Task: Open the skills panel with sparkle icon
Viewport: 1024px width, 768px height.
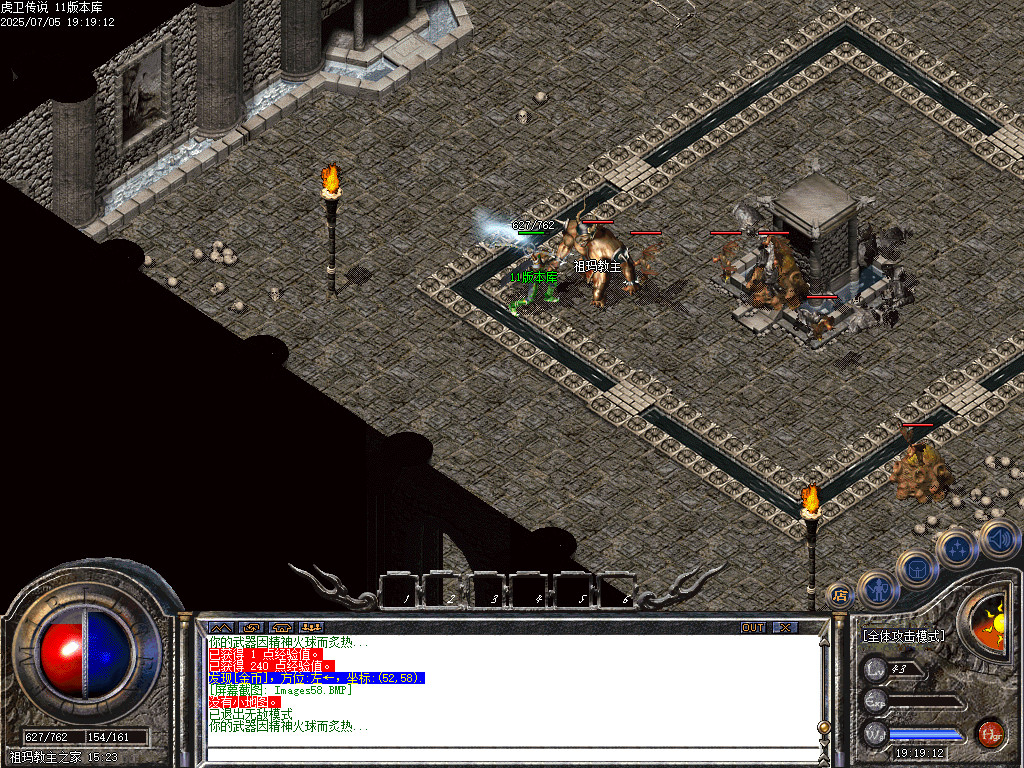Action: tap(957, 548)
